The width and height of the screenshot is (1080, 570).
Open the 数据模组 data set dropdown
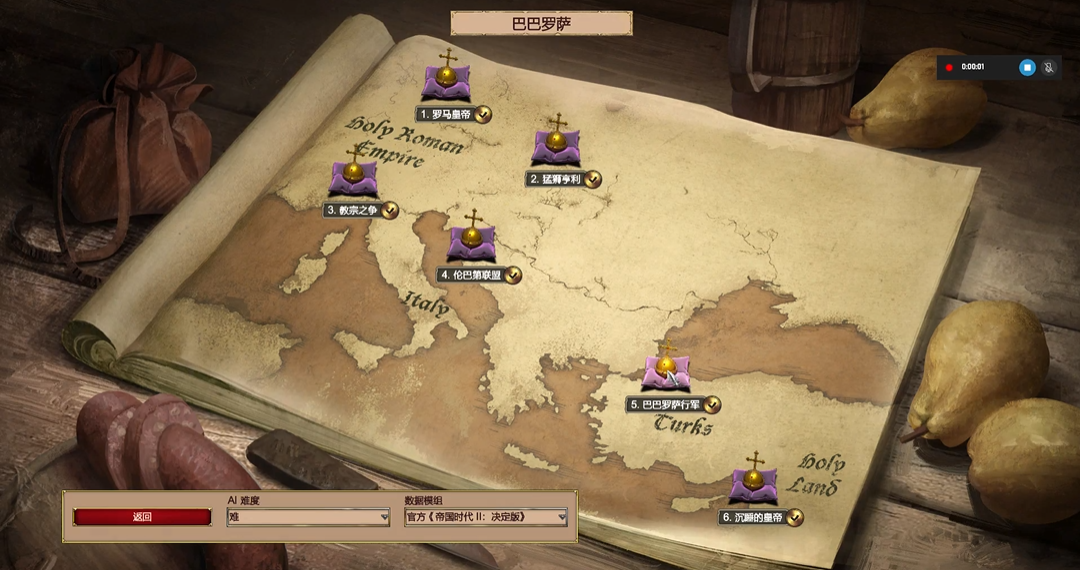pyautogui.click(x=486, y=517)
